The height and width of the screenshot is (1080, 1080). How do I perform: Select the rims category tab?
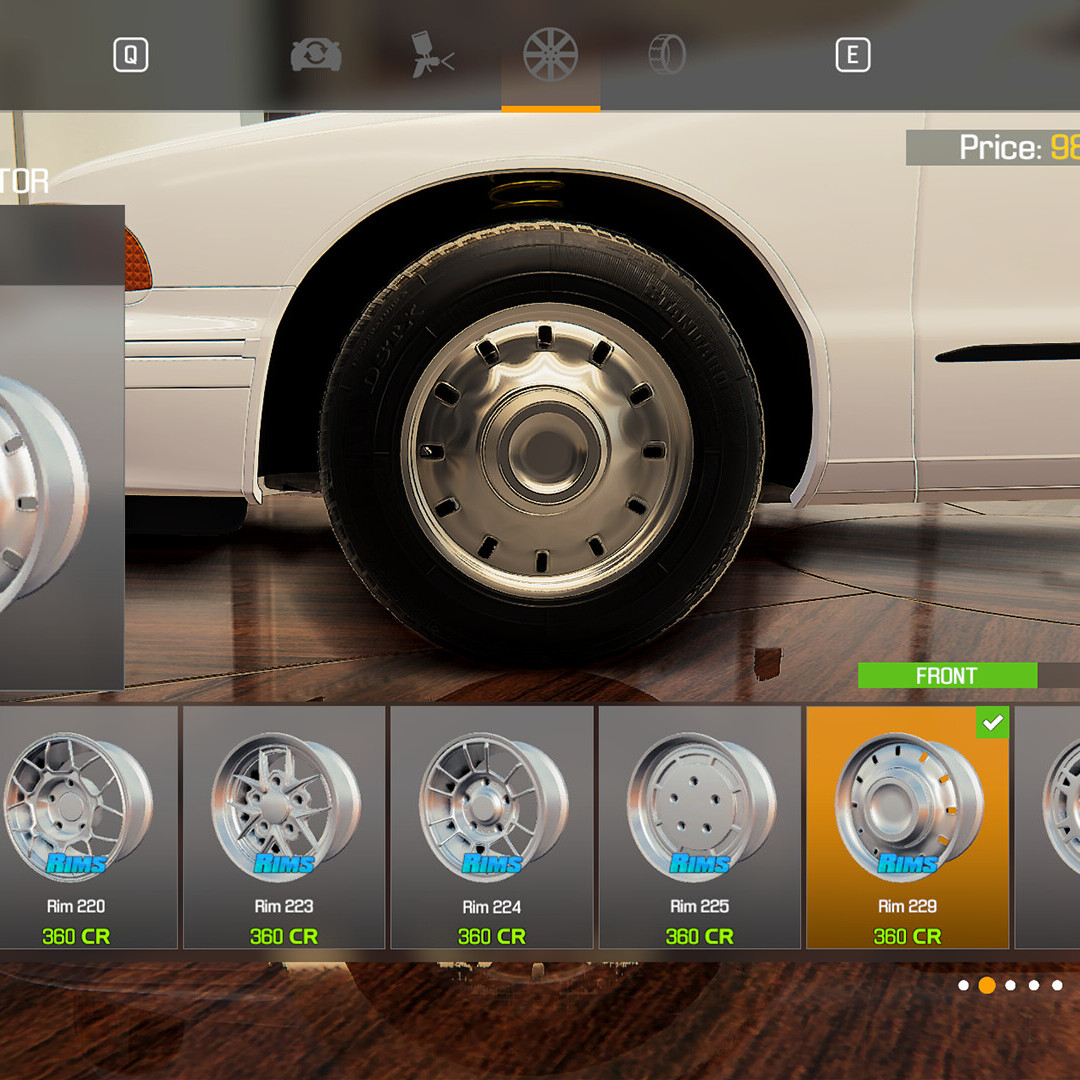pyautogui.click(x=551, y=55)
